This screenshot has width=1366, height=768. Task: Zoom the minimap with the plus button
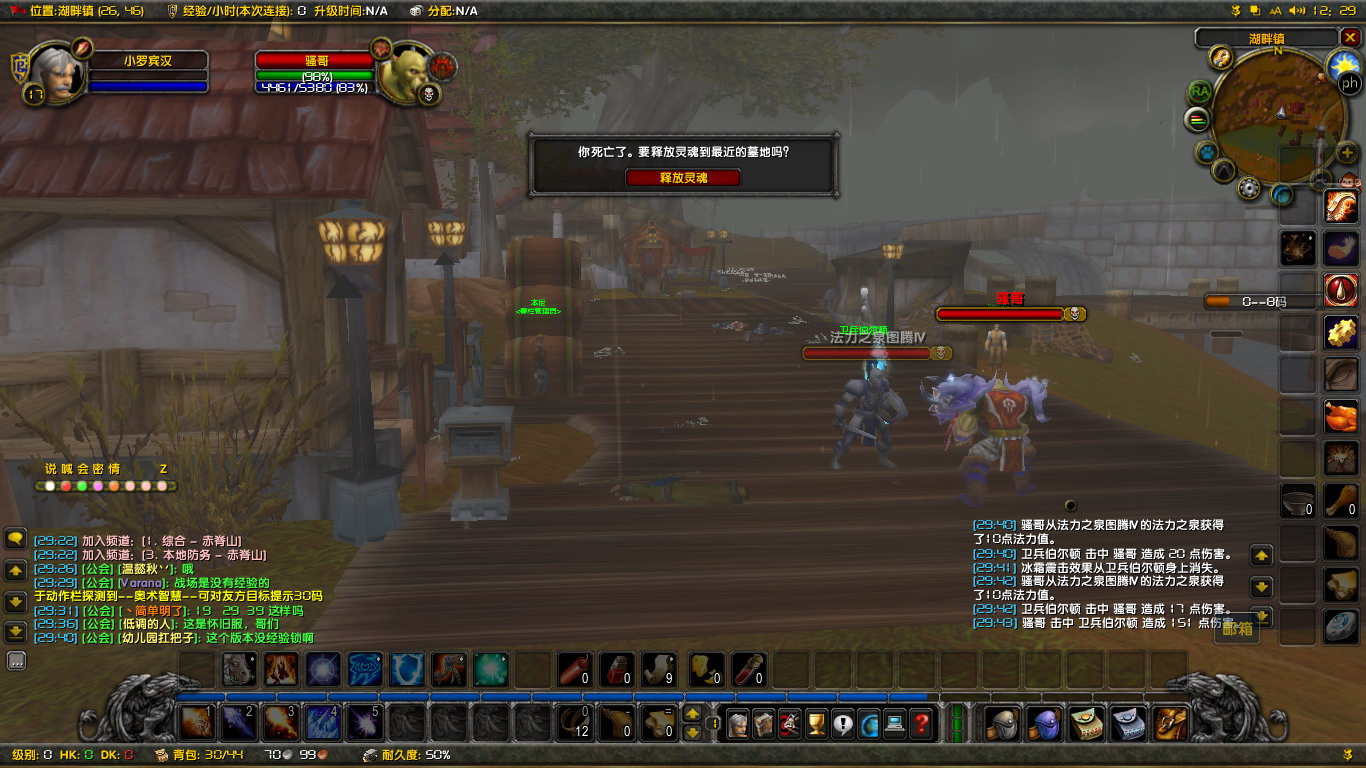point(1346,152)
